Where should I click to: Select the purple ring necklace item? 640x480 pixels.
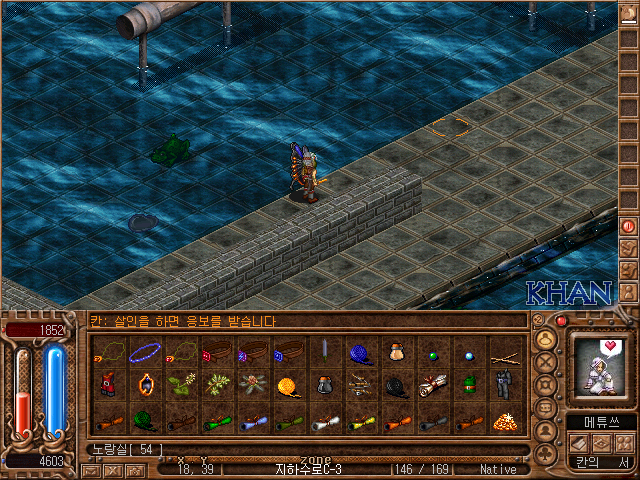point(144,351)
